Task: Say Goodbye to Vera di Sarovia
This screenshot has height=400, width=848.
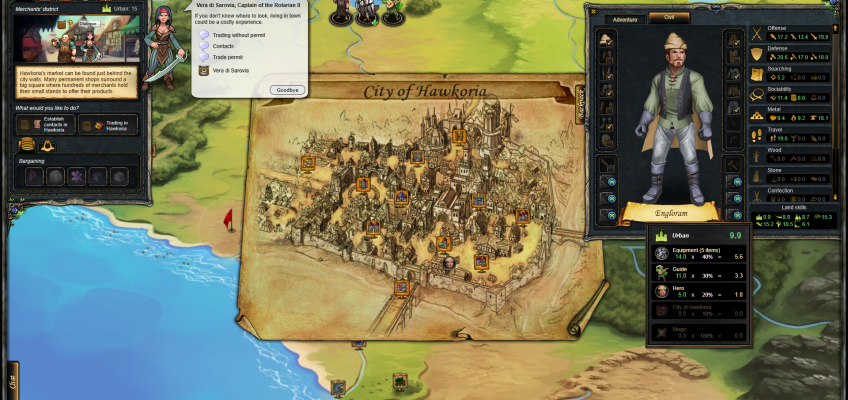Action: (288, 89)
